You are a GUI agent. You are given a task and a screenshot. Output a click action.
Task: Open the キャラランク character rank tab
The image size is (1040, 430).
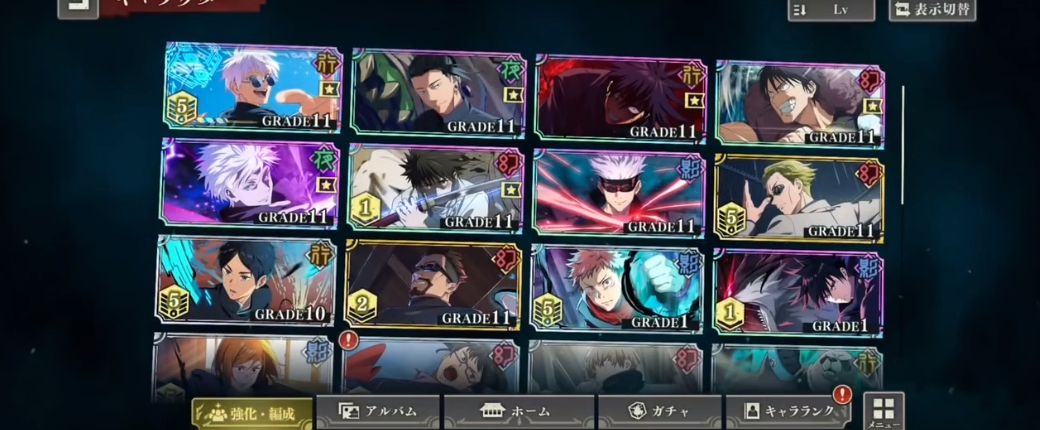(x=787, y=412)
